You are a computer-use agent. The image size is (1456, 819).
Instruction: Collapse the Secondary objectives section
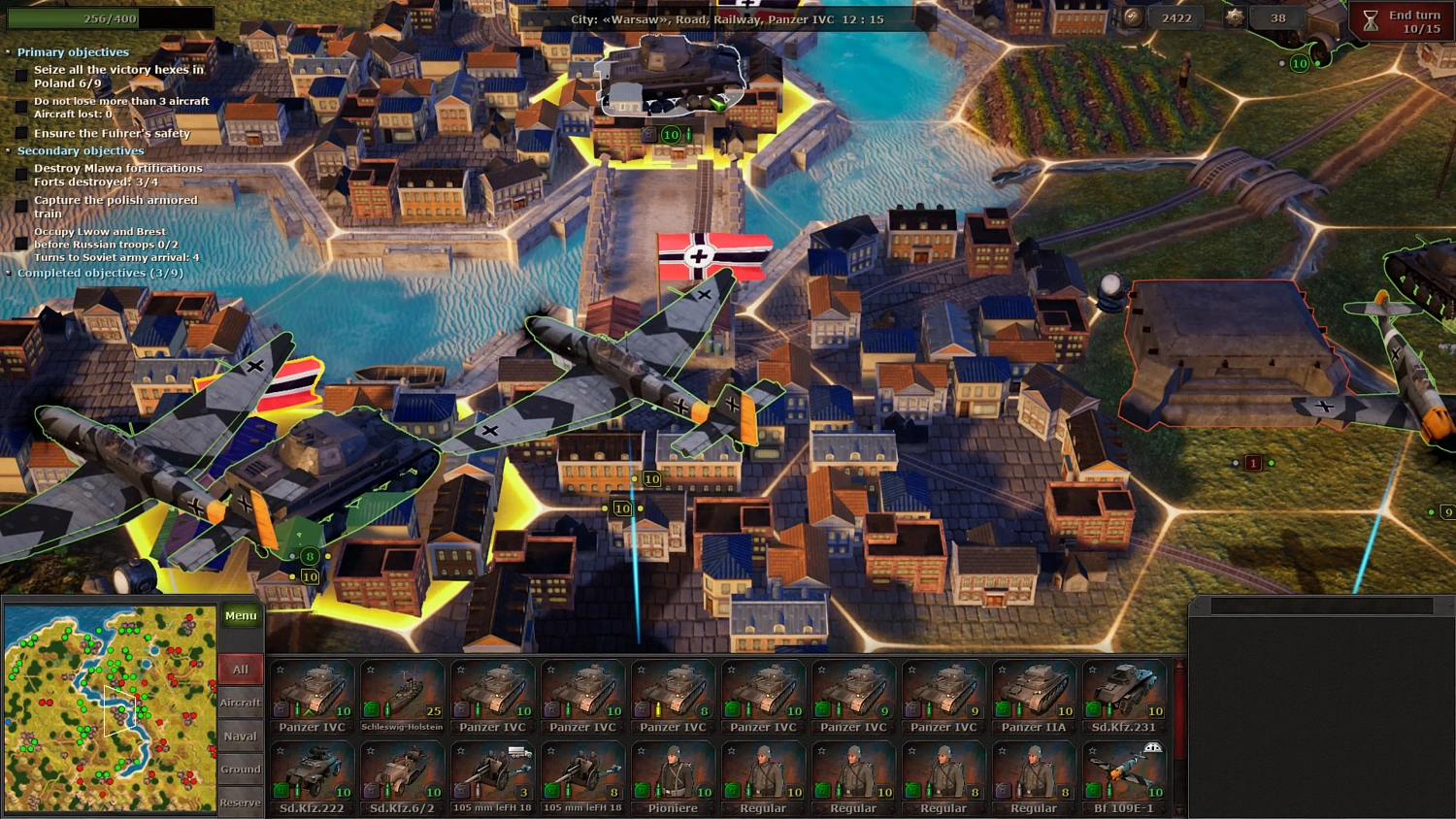[x=8, y=150]
